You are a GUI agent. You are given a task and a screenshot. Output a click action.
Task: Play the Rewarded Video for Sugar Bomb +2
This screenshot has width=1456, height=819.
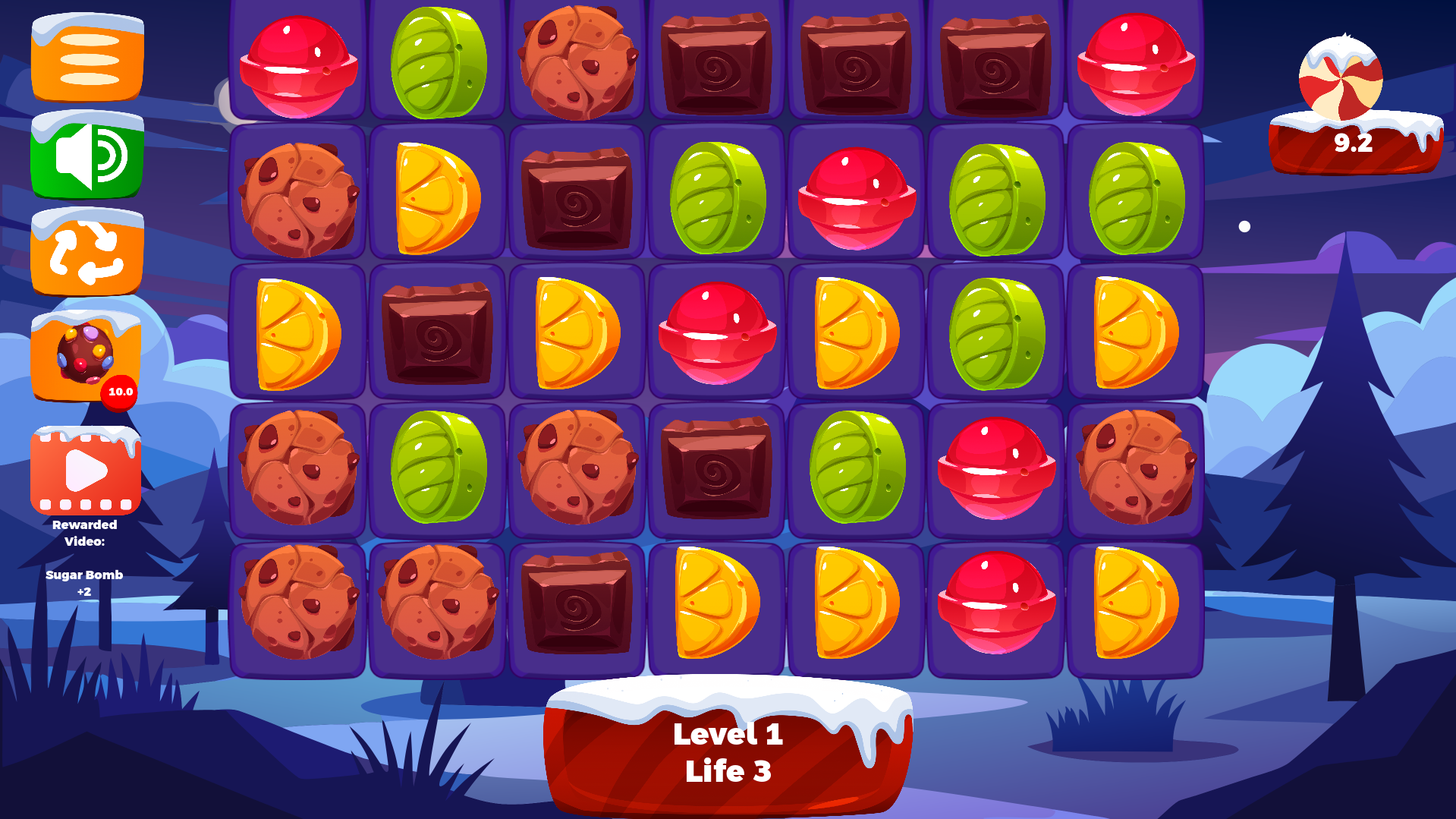point(86,471)
